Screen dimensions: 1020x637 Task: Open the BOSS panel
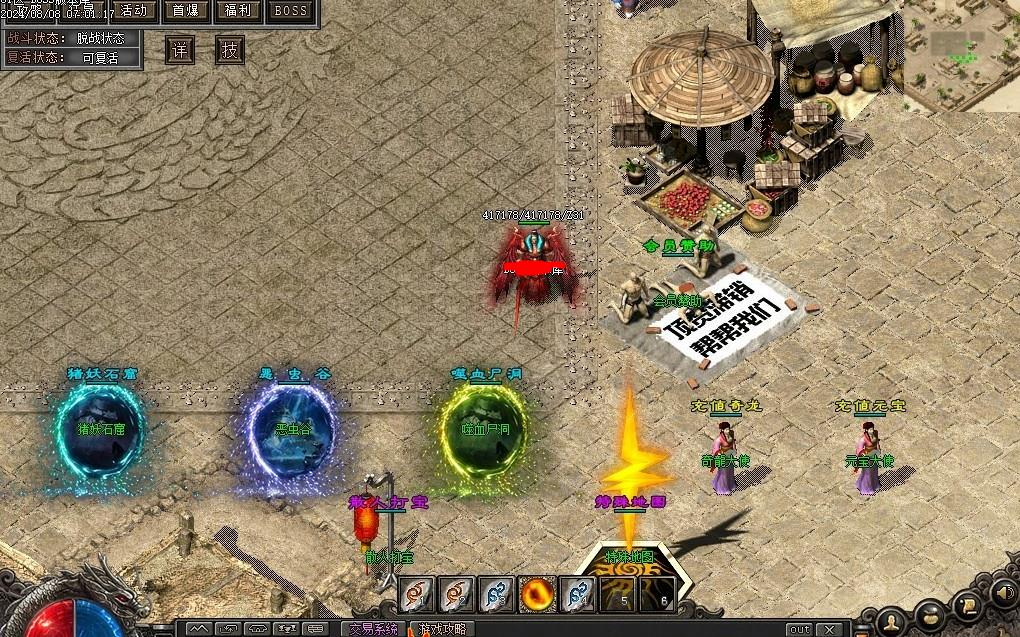291,11
